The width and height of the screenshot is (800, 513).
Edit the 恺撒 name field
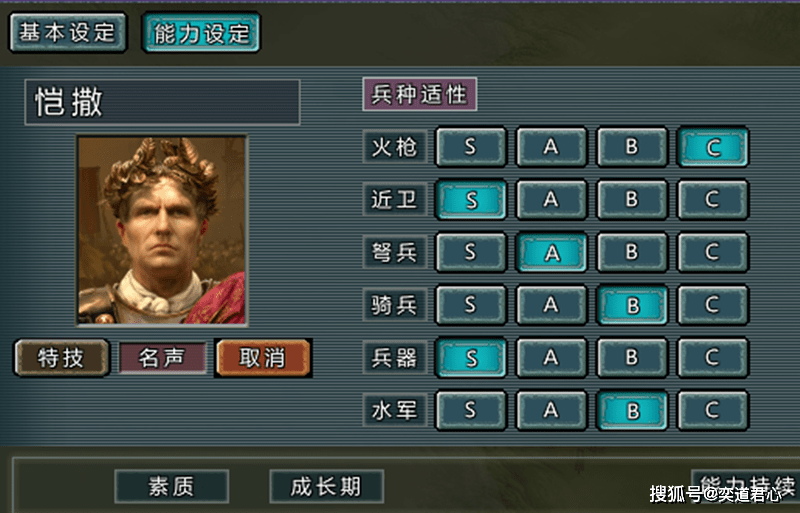pyautogui.click(x=162, y=102)
